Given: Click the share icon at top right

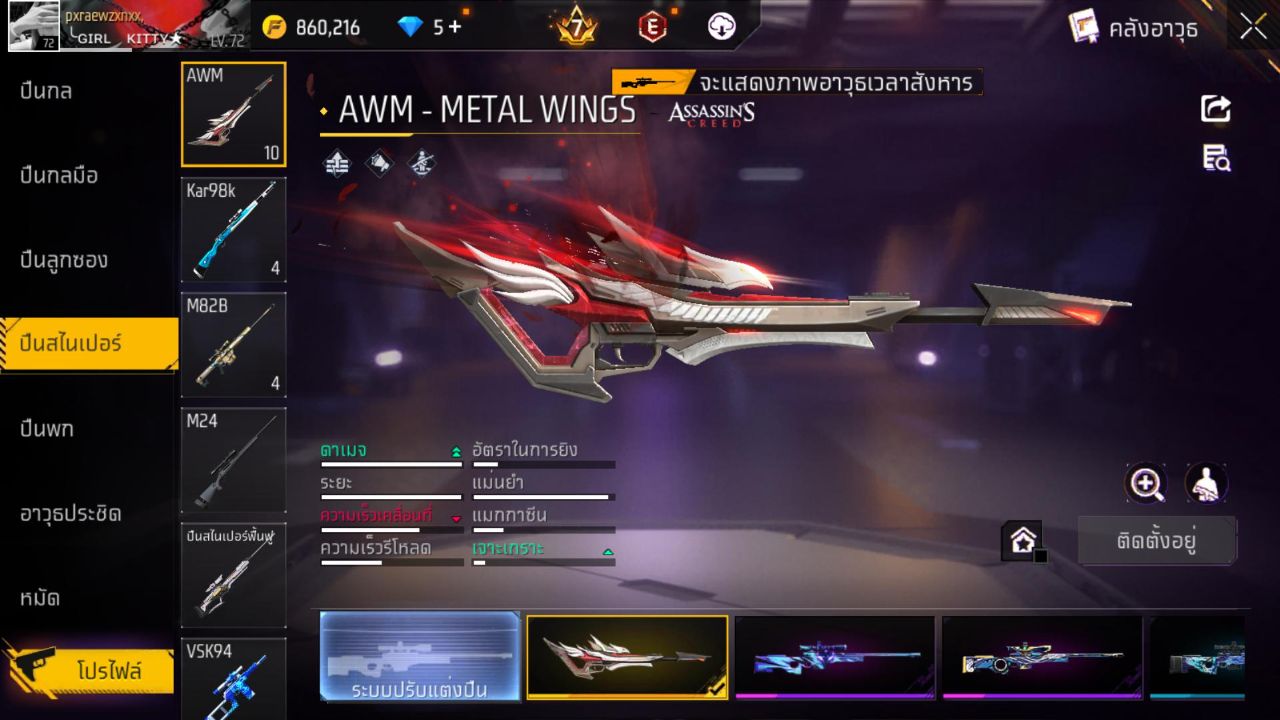Looking at the screenshot, I should (x=1216, y=110).
